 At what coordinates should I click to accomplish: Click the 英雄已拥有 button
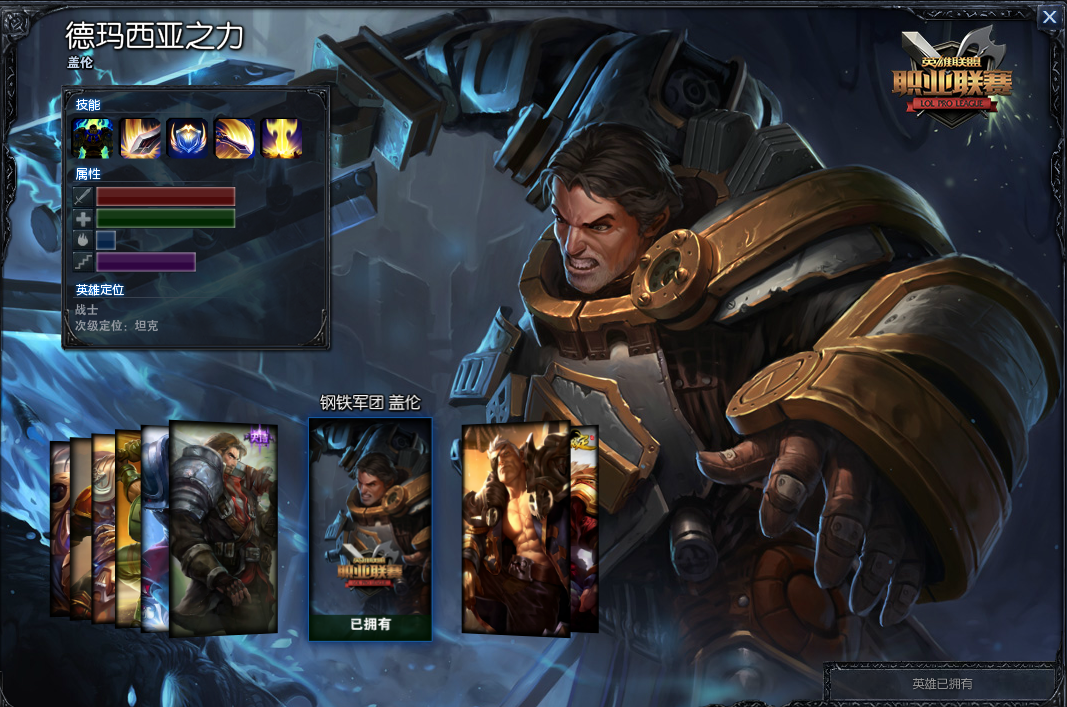tap(941, 684)
